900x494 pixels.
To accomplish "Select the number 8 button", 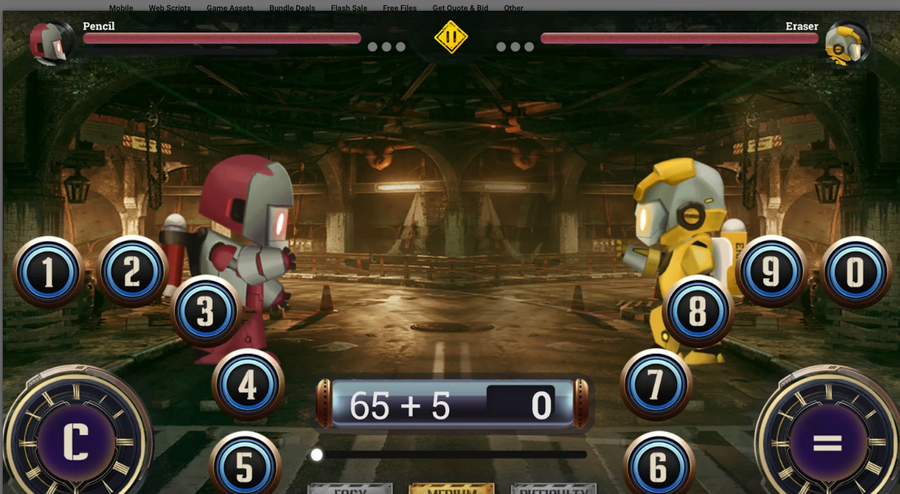I will pos(698,310).
